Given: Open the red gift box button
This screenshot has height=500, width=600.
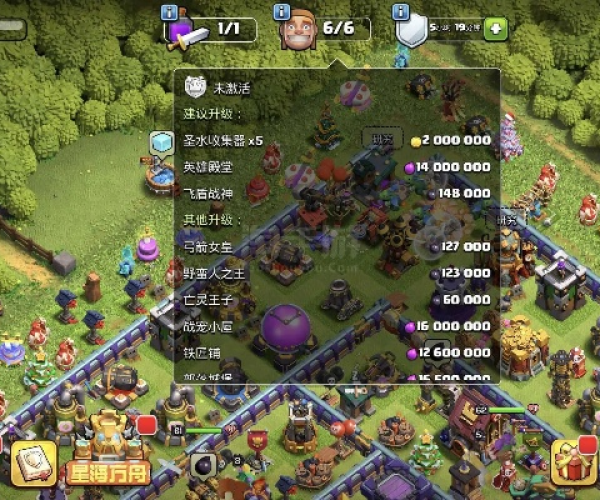Looking at the screenshot, I should click(575, 462).
